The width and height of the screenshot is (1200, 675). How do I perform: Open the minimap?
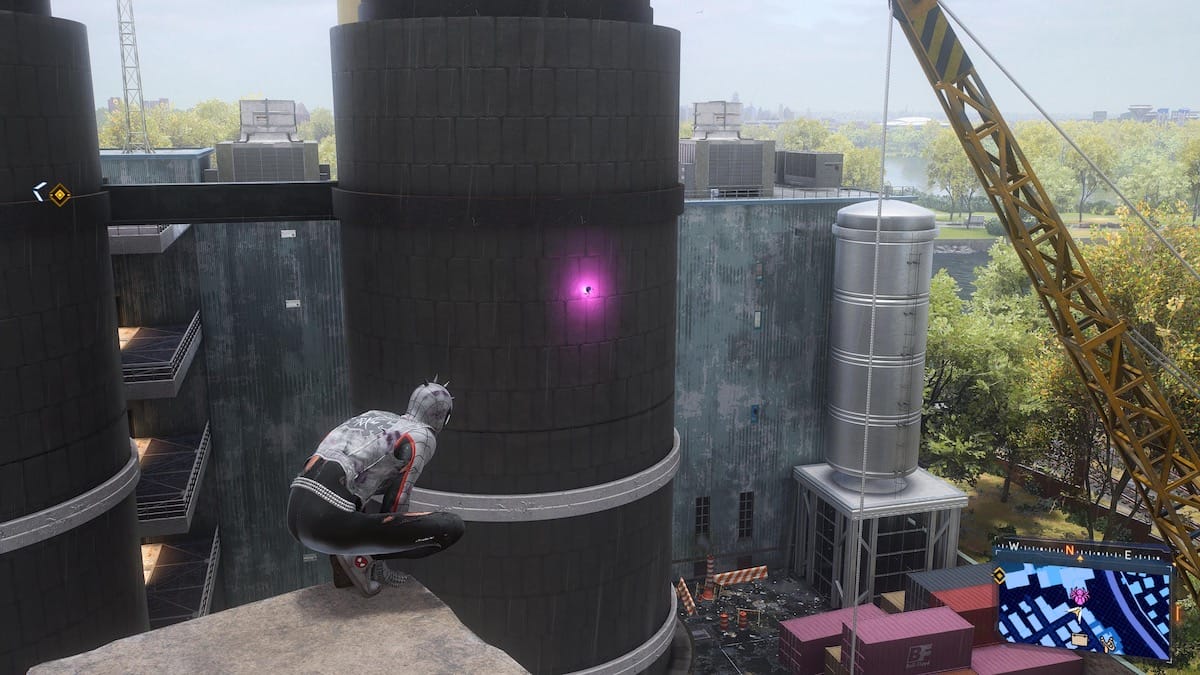[1084, 610]
